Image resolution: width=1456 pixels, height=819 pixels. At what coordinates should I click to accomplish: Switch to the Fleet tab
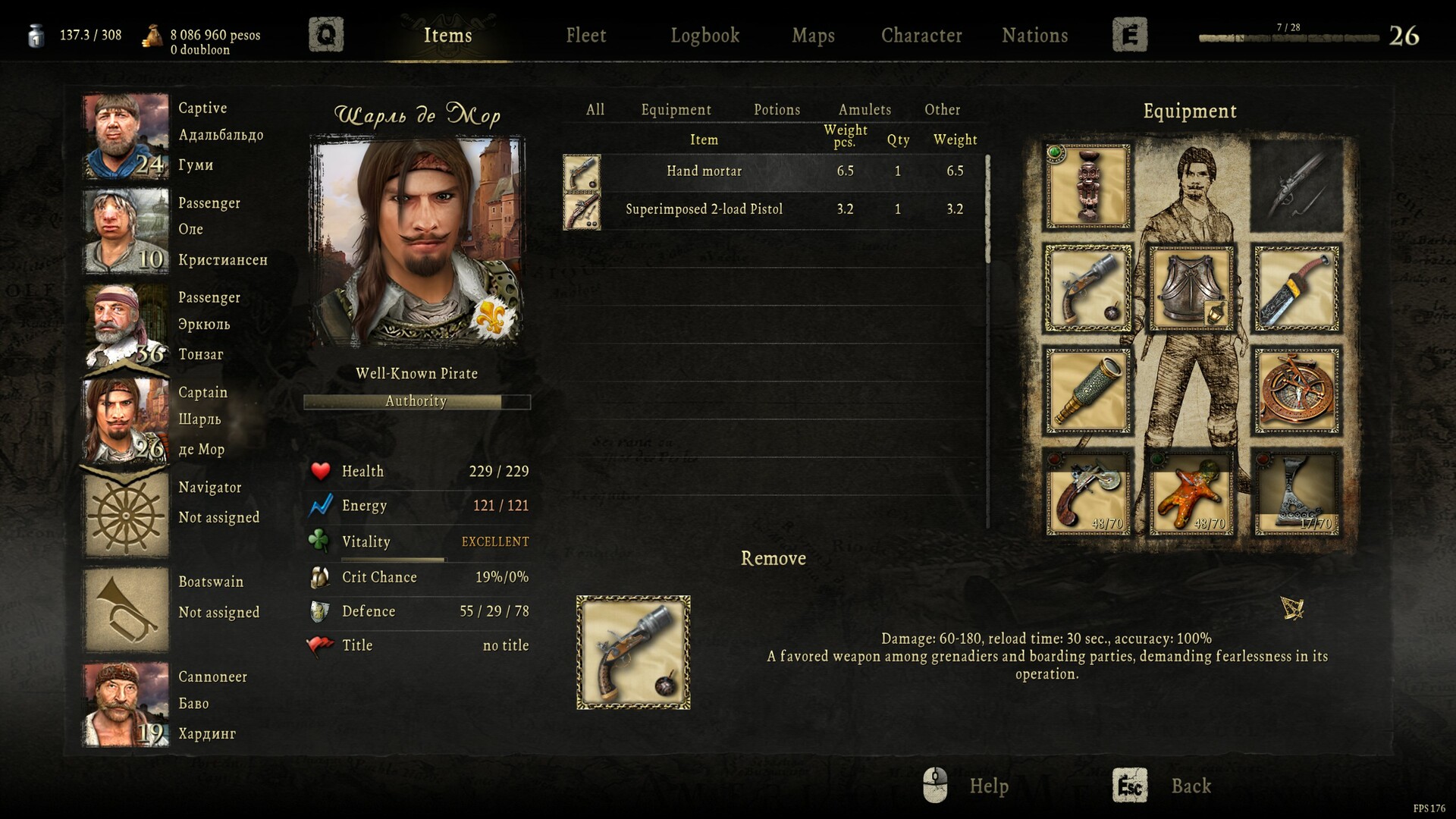click(x=585, y=35)
